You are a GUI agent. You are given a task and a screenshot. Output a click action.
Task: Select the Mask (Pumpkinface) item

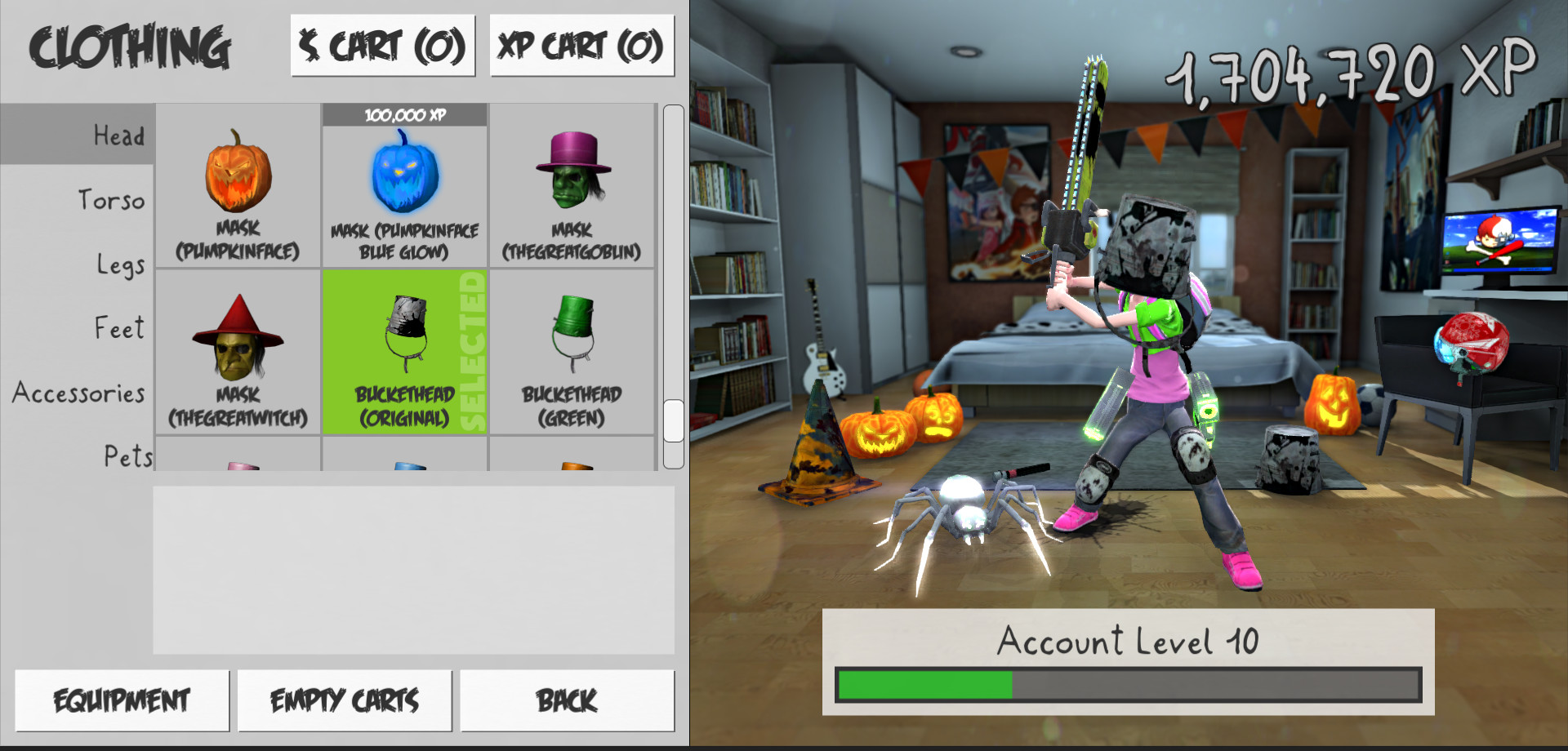pos(237,188)
